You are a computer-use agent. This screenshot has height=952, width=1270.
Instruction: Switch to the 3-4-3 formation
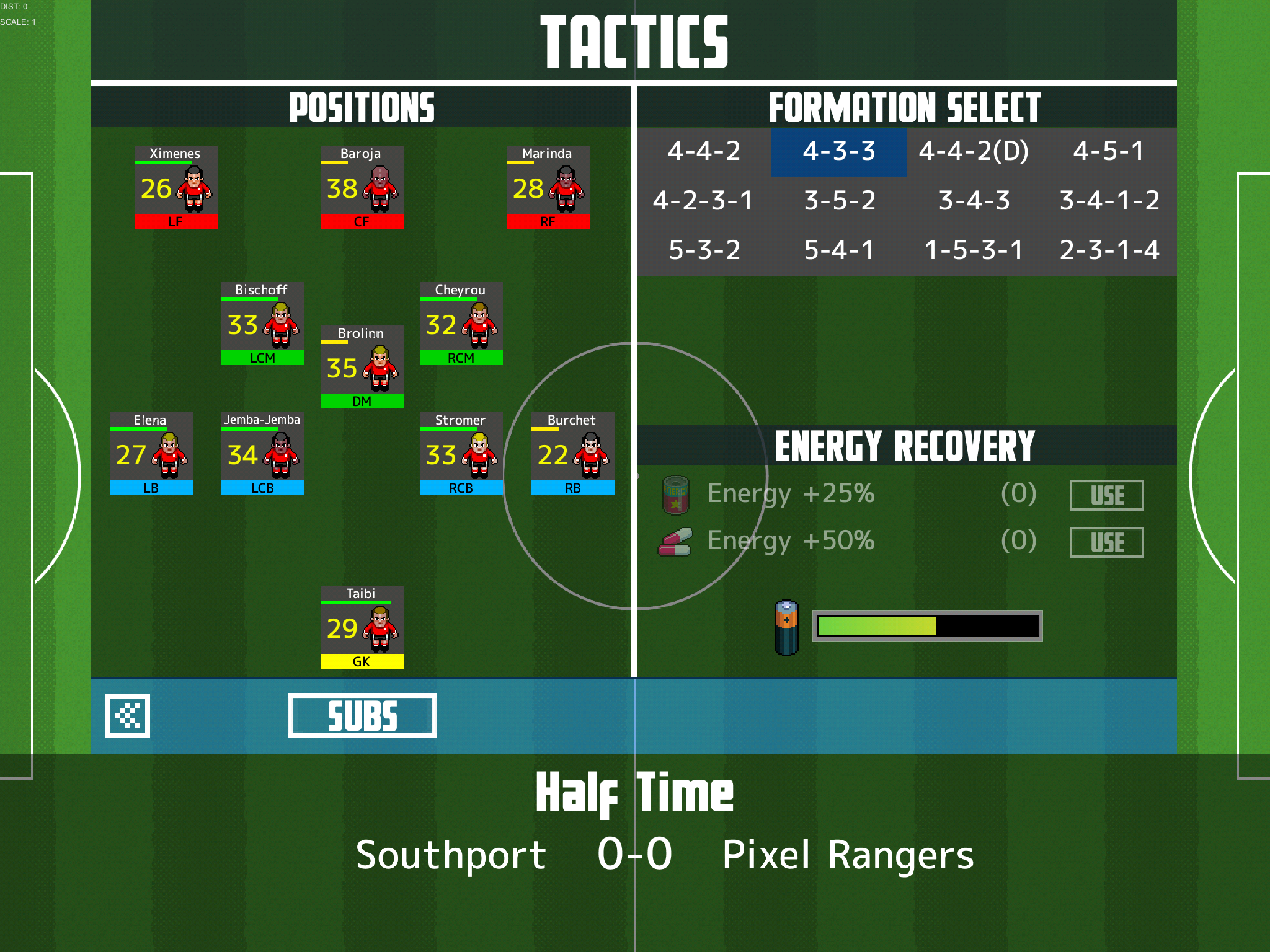974,201
